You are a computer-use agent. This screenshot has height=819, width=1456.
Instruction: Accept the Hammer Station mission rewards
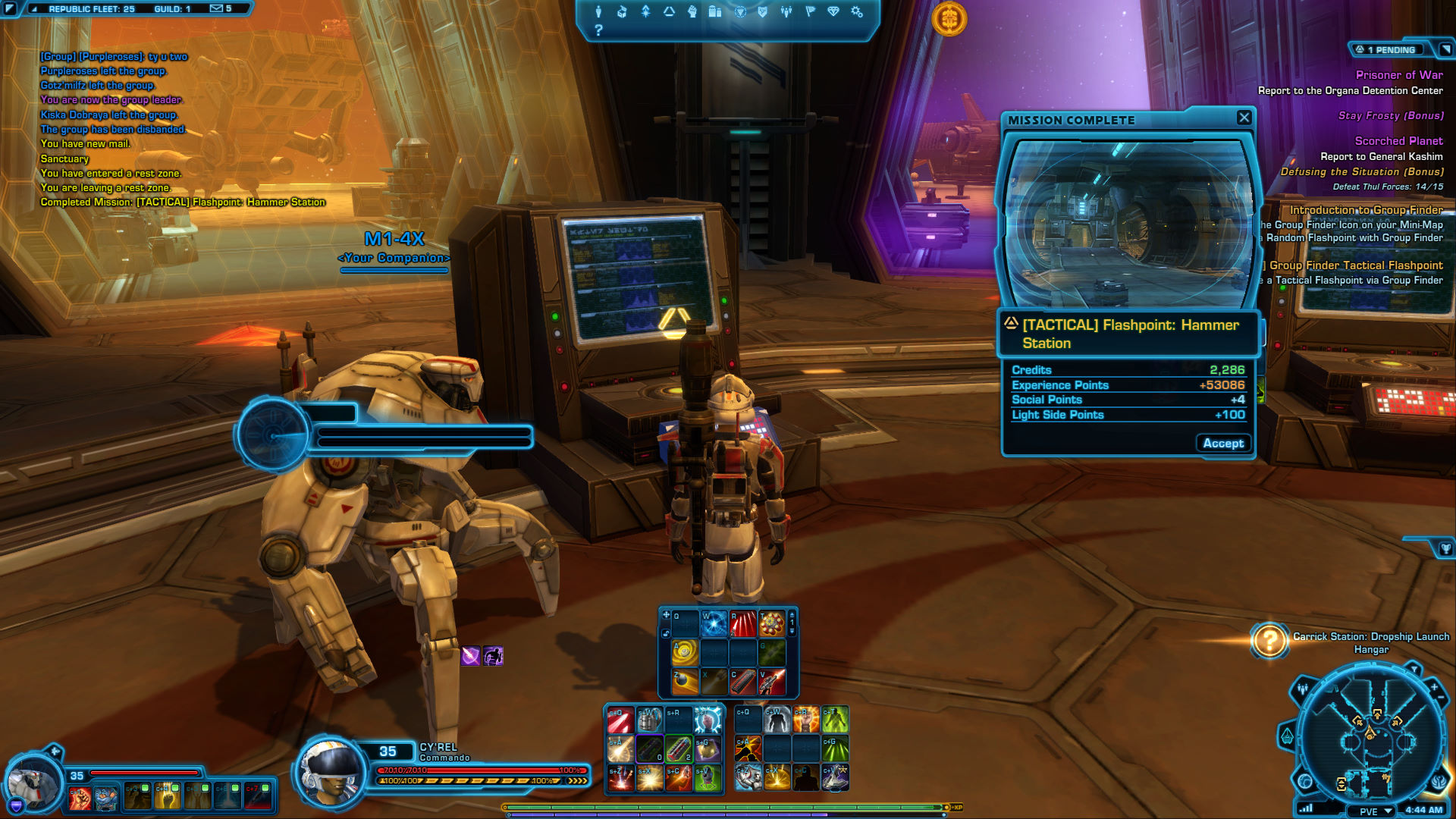(x=1222, y=444)
